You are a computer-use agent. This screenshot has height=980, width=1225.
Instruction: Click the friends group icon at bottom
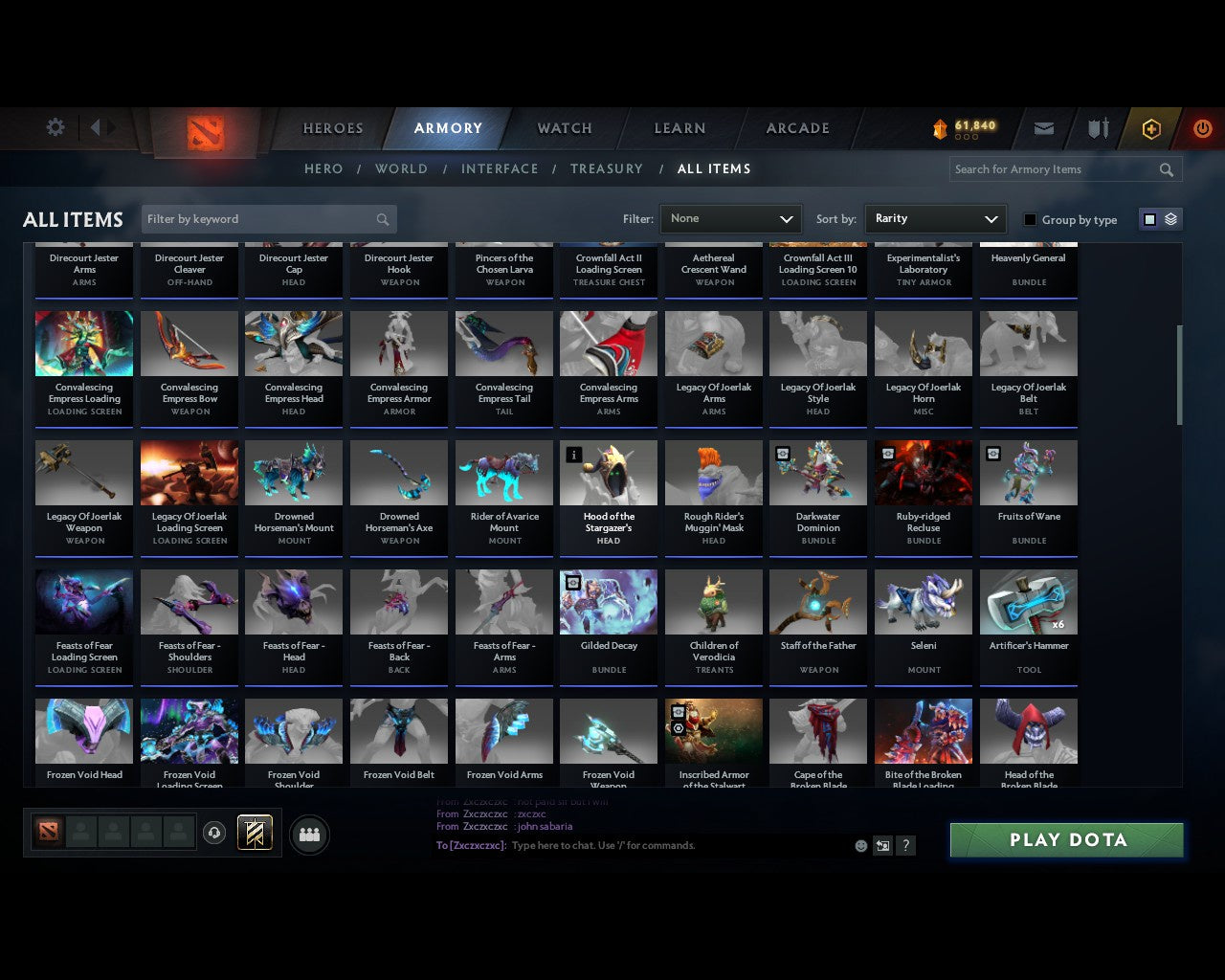pos(308,835)
